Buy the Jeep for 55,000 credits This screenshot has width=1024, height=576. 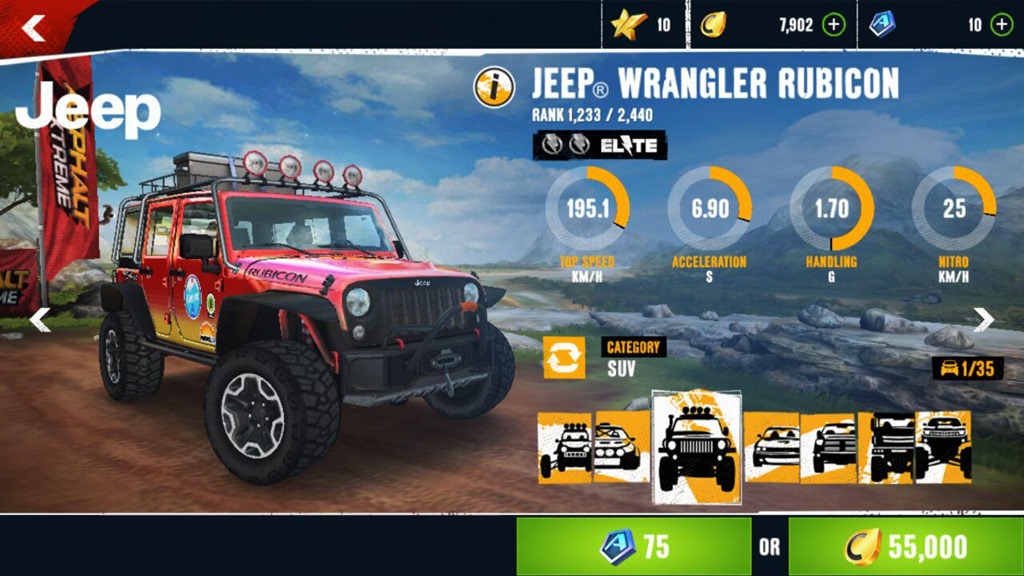pyautogui.click(x=905, y=546)
